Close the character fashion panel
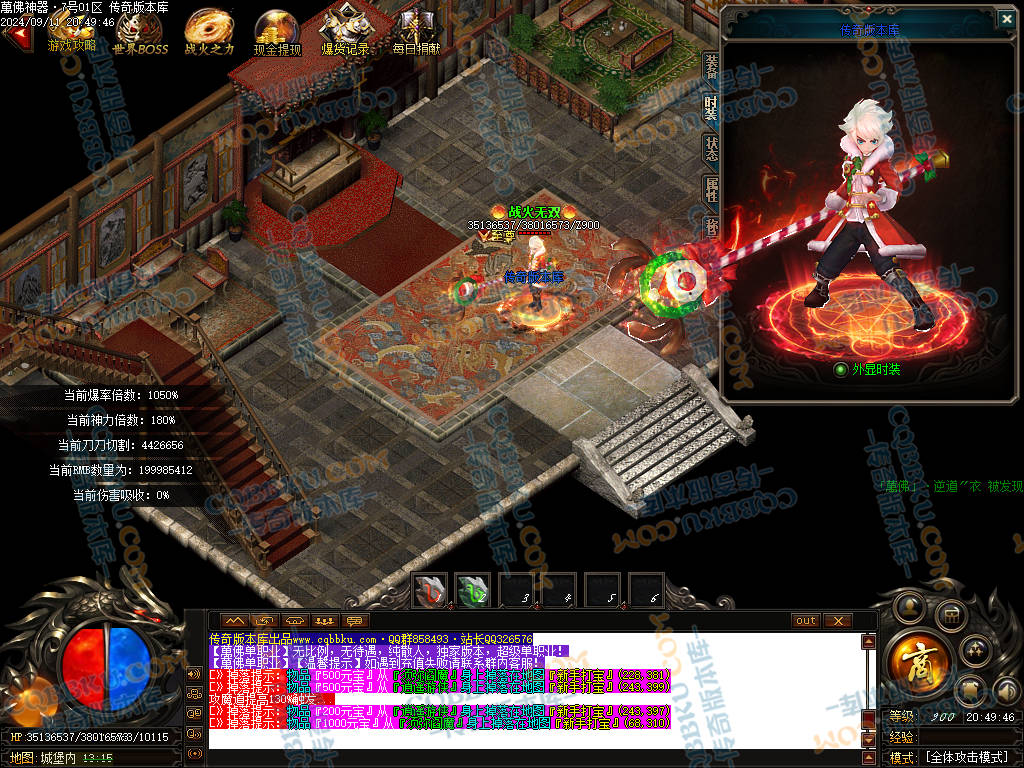 [x=1006, y=18]
